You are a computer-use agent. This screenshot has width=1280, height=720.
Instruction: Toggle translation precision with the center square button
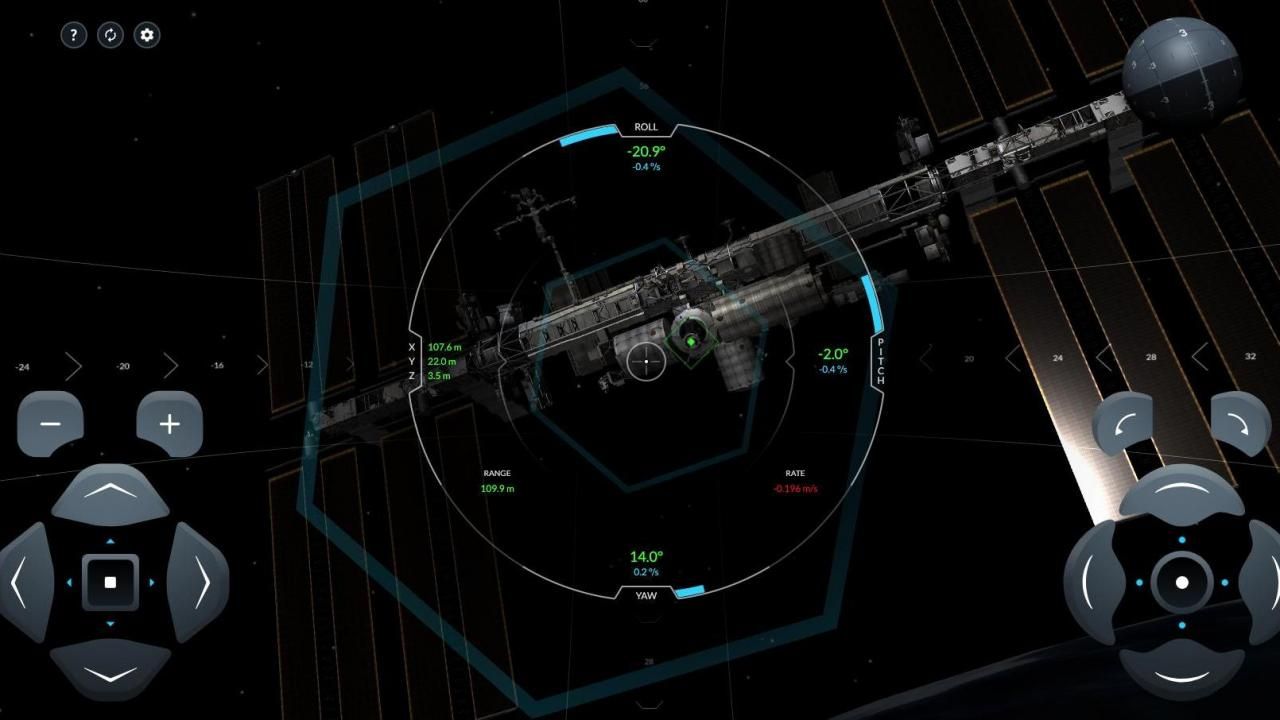110,582
